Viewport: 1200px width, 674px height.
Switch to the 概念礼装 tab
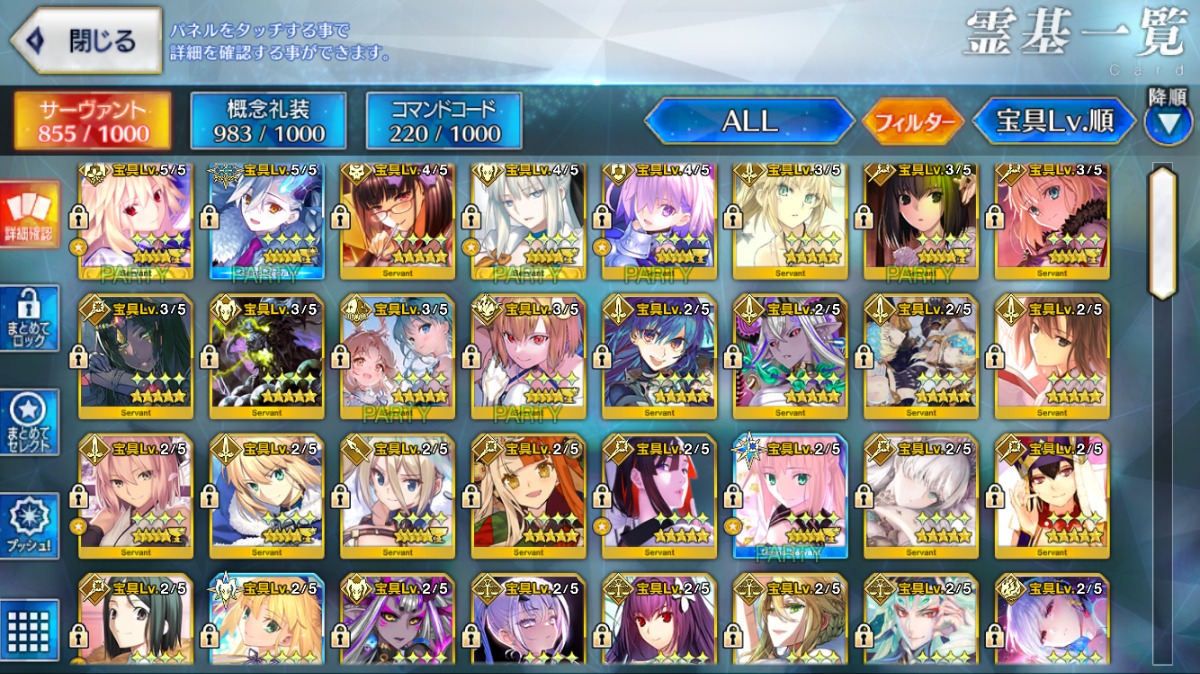[x=269, y=122]
